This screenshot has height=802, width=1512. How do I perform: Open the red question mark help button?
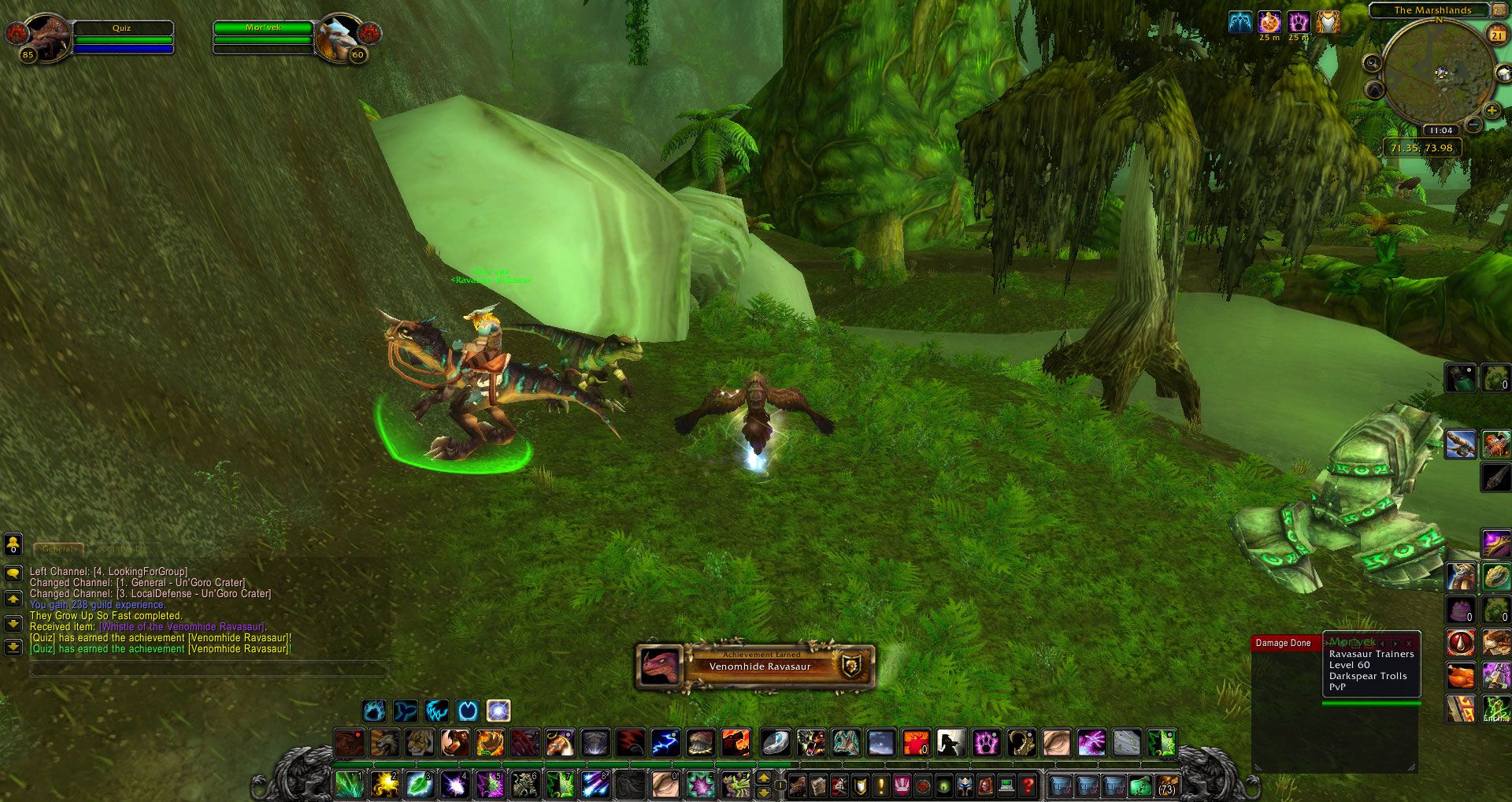point(1028,785)
